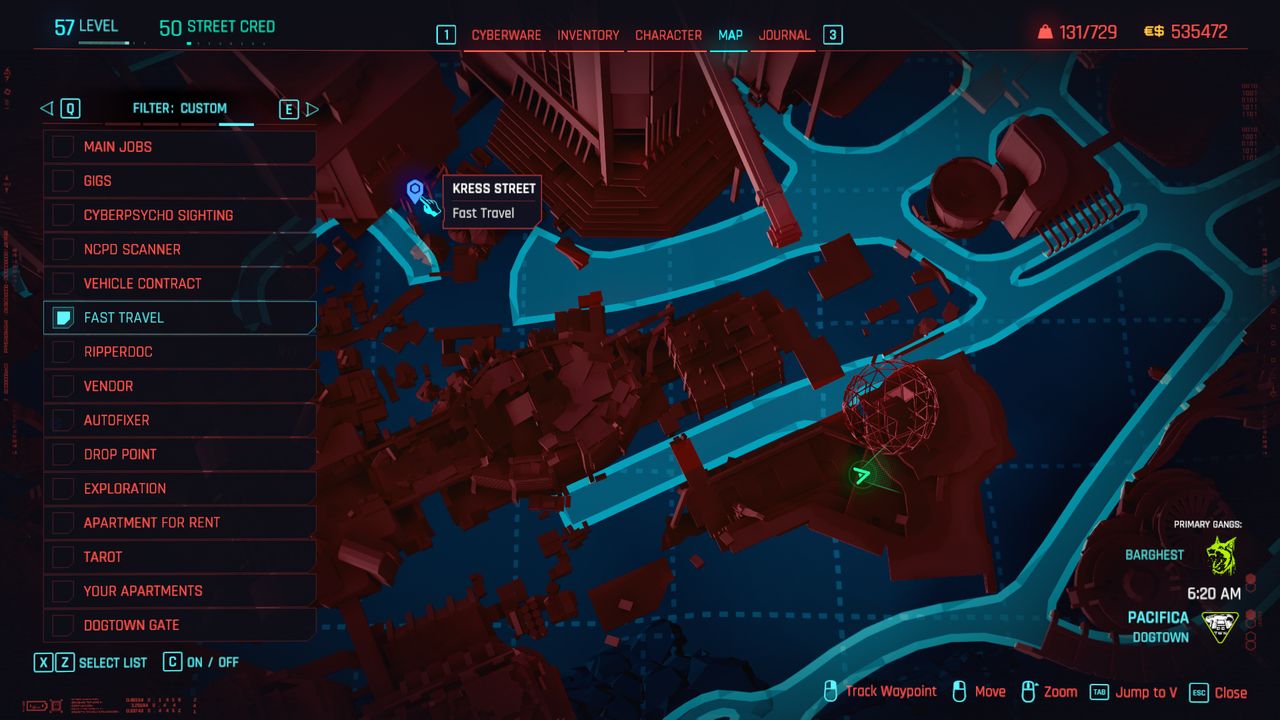Screen dimensions: 1280x720
Task: Open the Character tab
Action: pyautogui.click(x=668, y=35)
